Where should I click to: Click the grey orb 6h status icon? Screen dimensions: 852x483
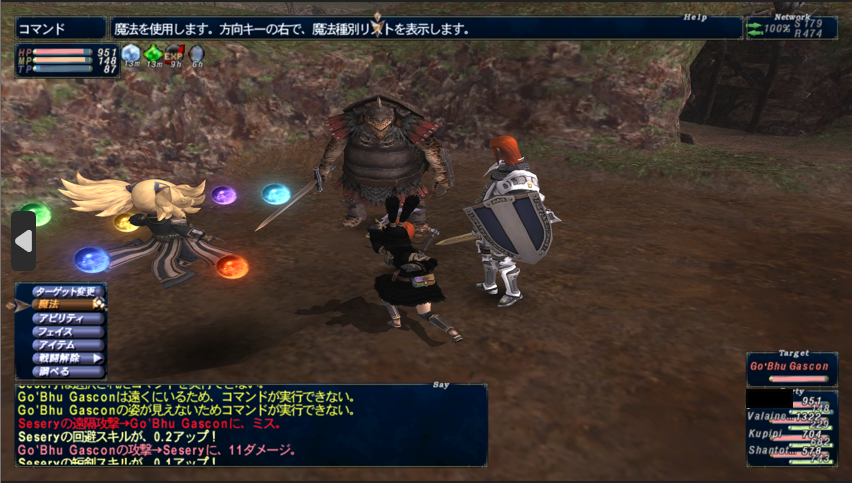click(196, 54)
